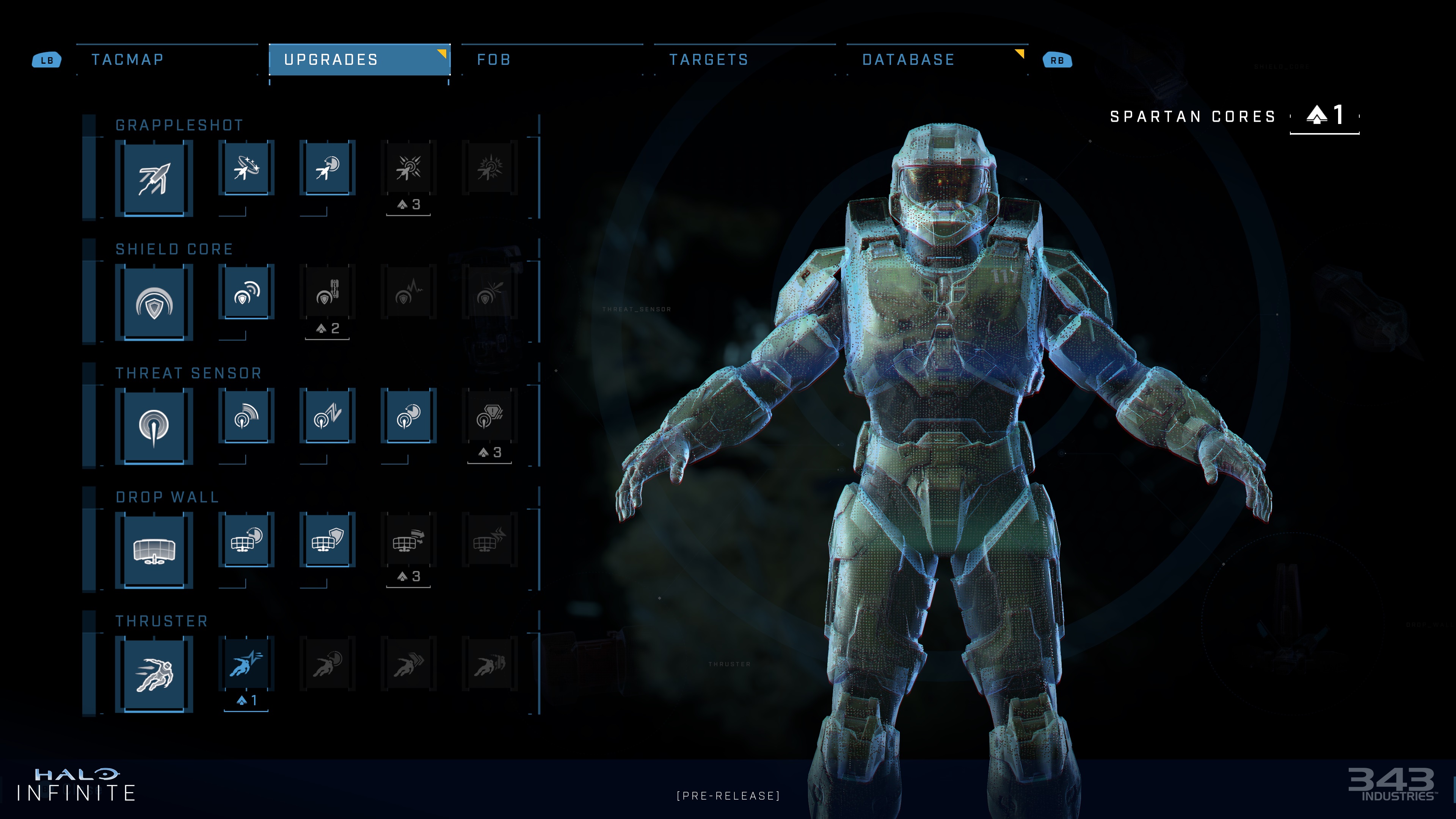
Task: Select the final locked Grappleshot upgrade
Action: pos(490,168)
